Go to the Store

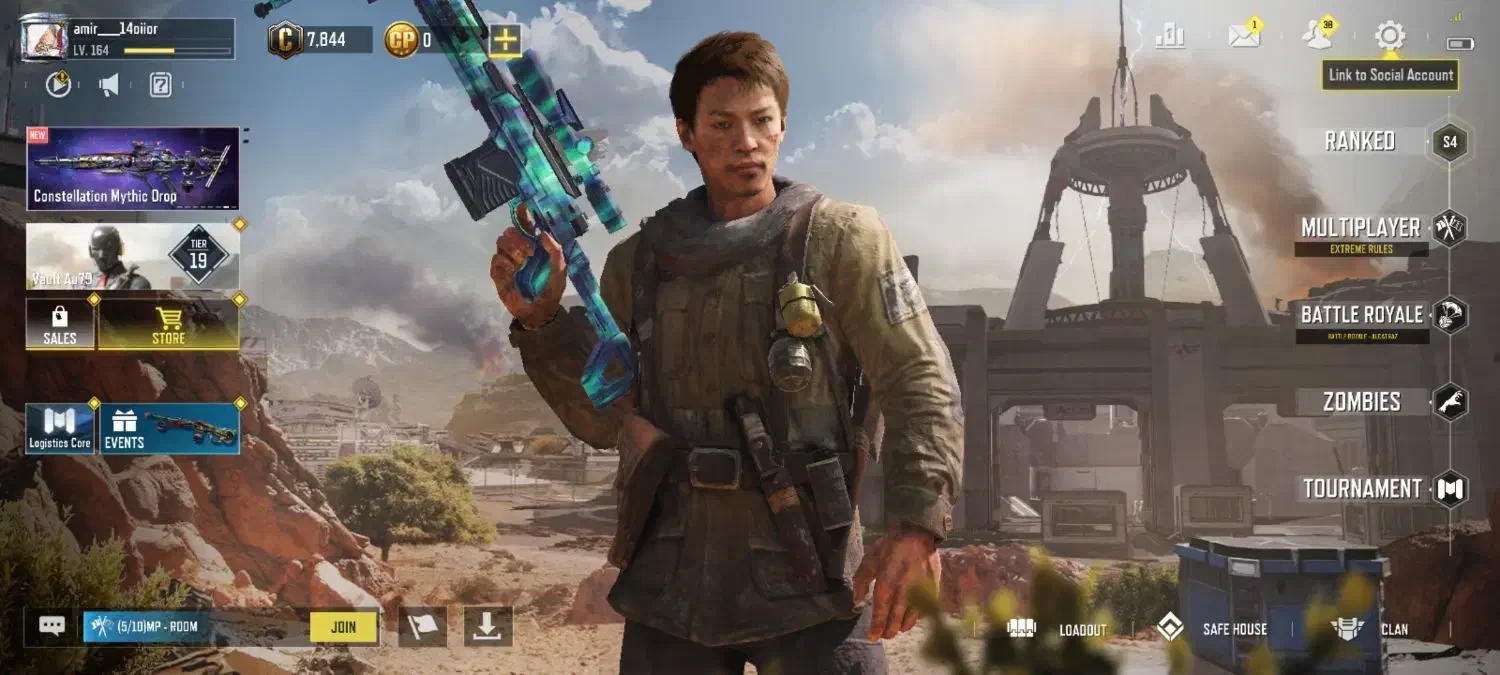point(168,325)
